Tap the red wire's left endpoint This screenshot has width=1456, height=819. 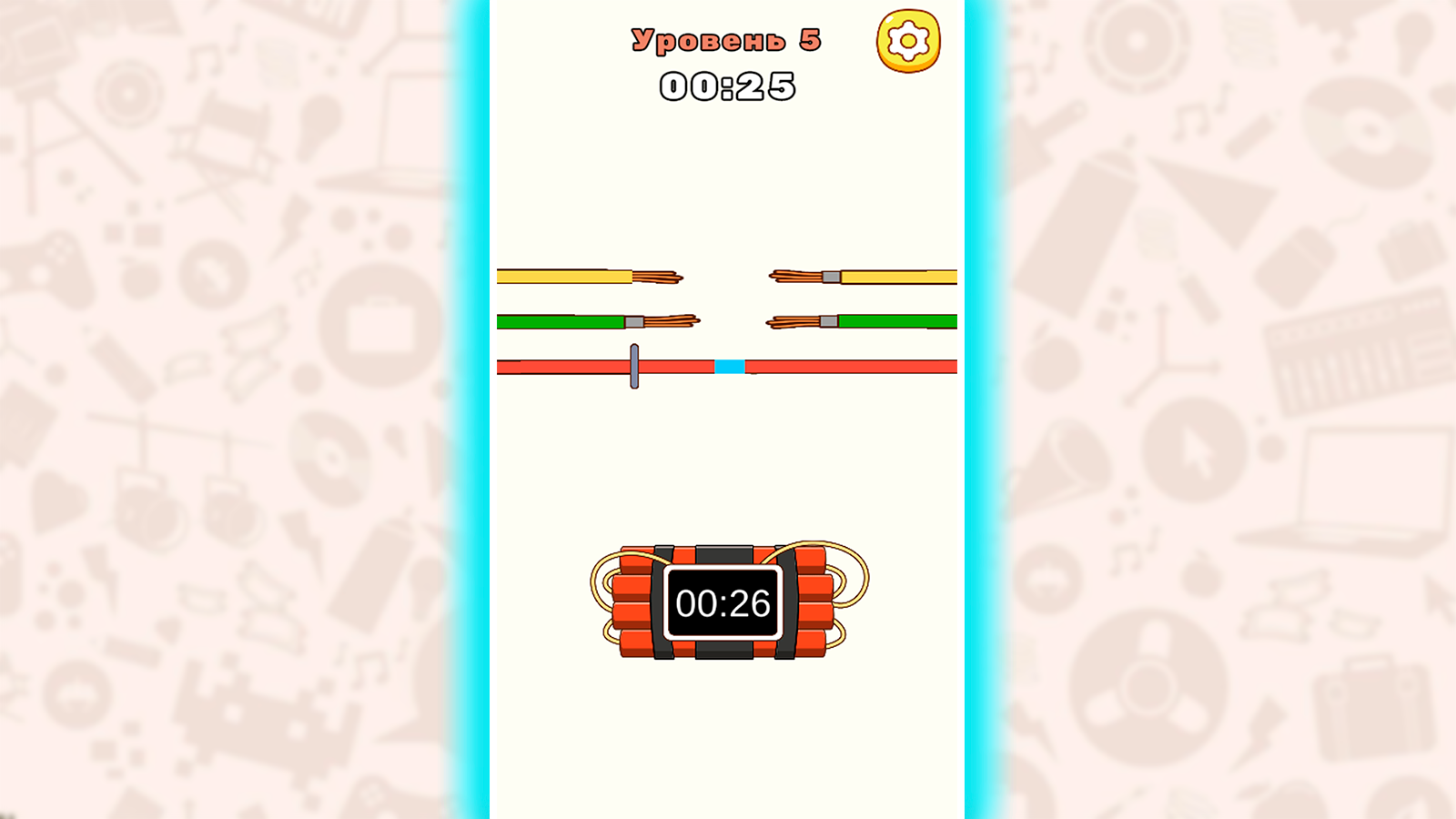click(x=500, y=367)
